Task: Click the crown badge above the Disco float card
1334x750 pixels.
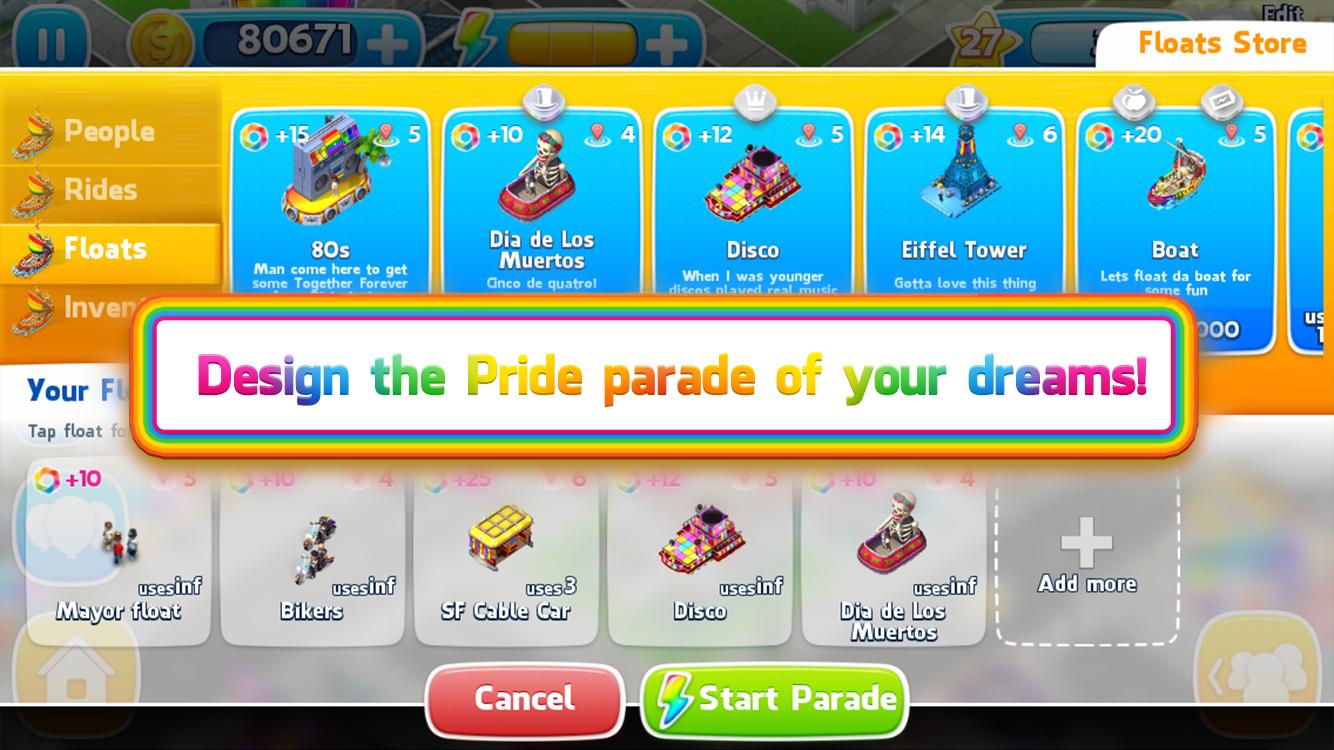Action: [753, 101]
